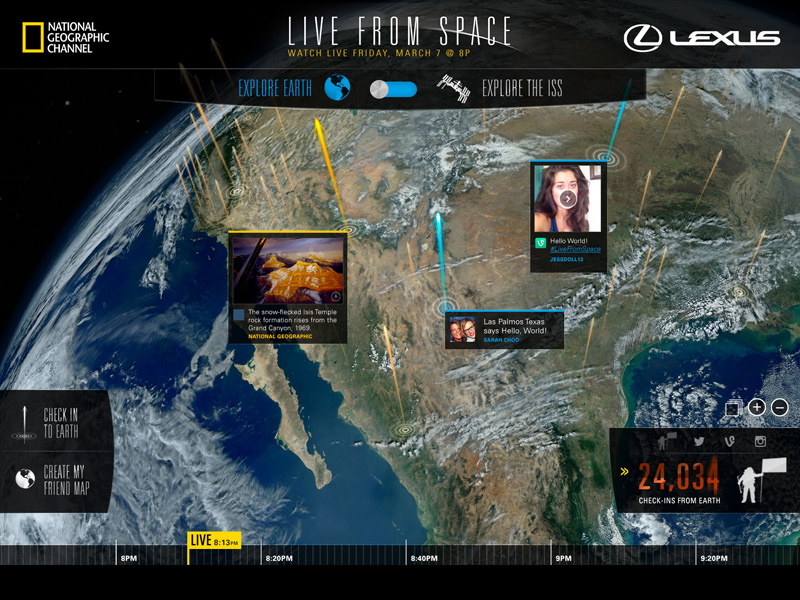Jump to 9PM on the timeline
The height and width of the screenshot is (600, 800).
[x=563, y=558]
